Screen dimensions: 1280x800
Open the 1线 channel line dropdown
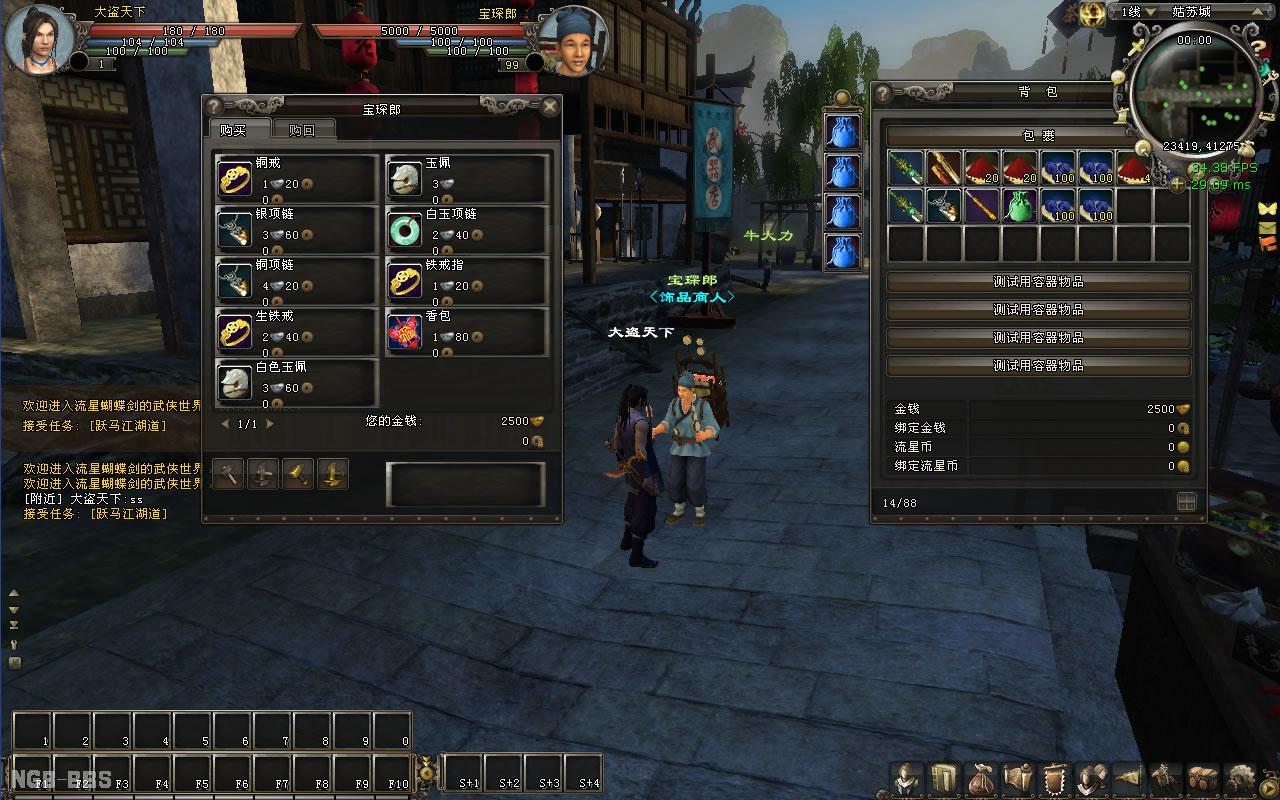(1139, 12)
